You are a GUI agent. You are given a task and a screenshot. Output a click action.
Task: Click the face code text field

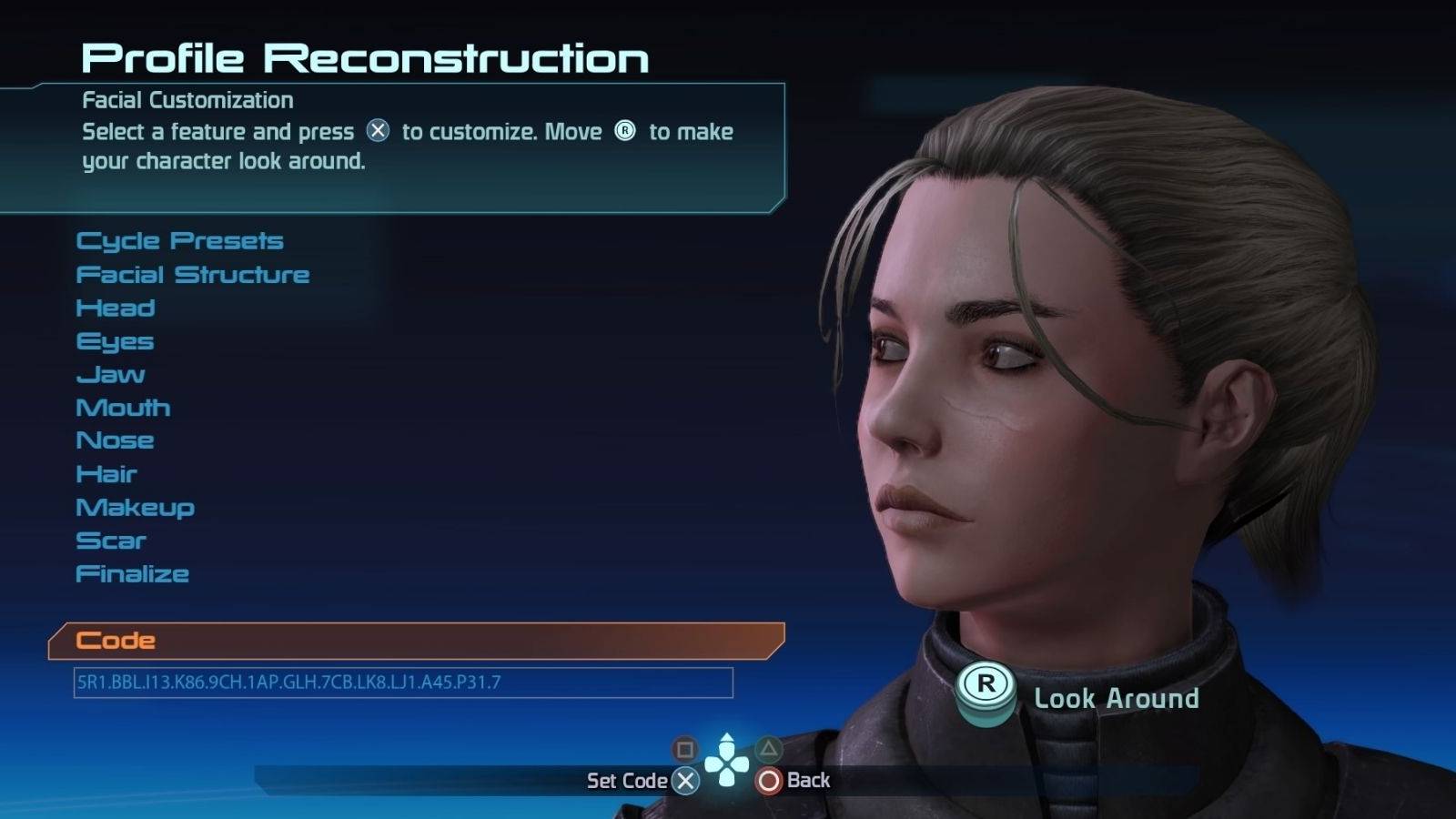tap(402, 682)
